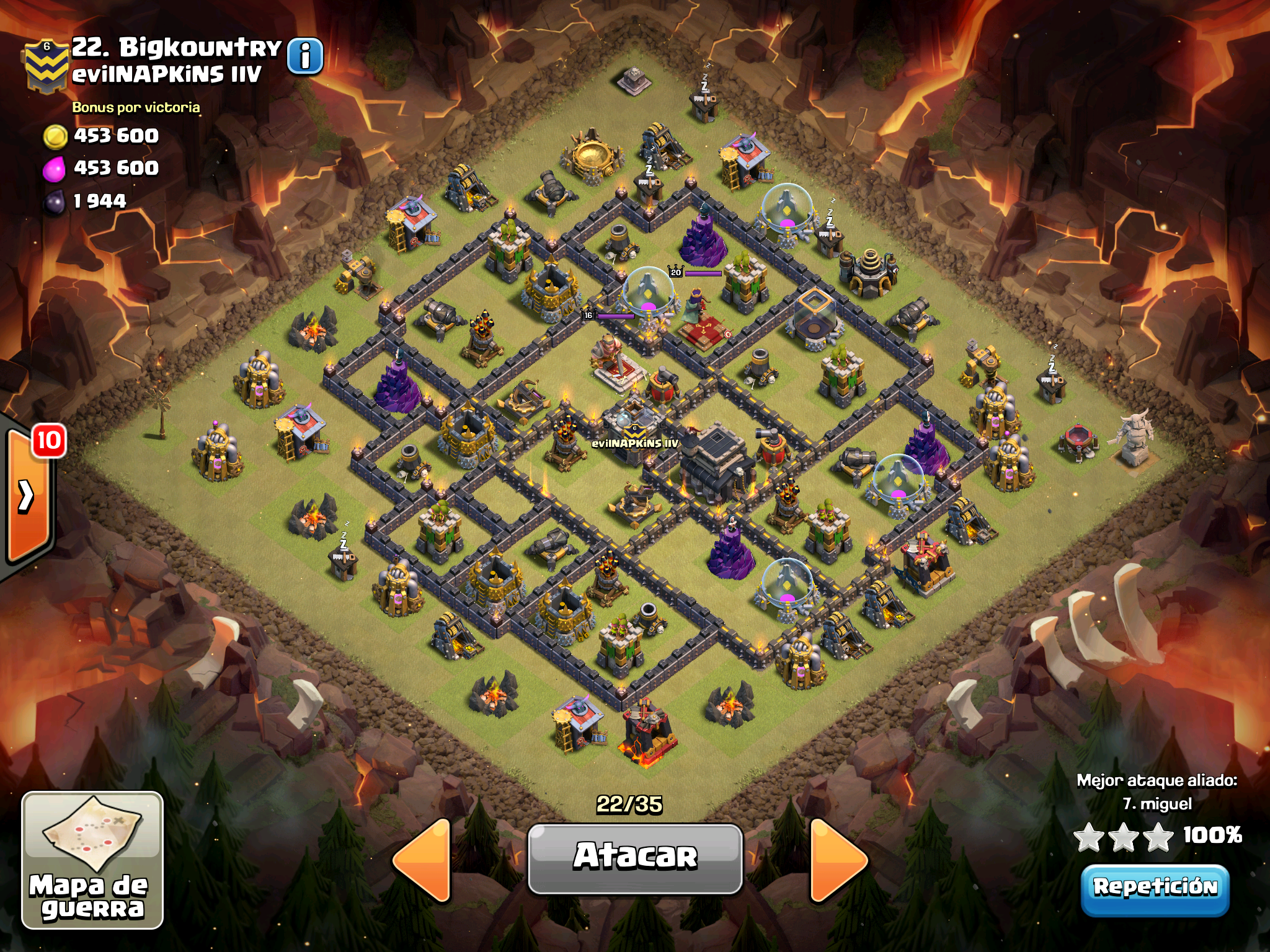Viewport: 1270px width, 952px height.
Task: Go to the next enemy base
Action: tap(838, 859)
